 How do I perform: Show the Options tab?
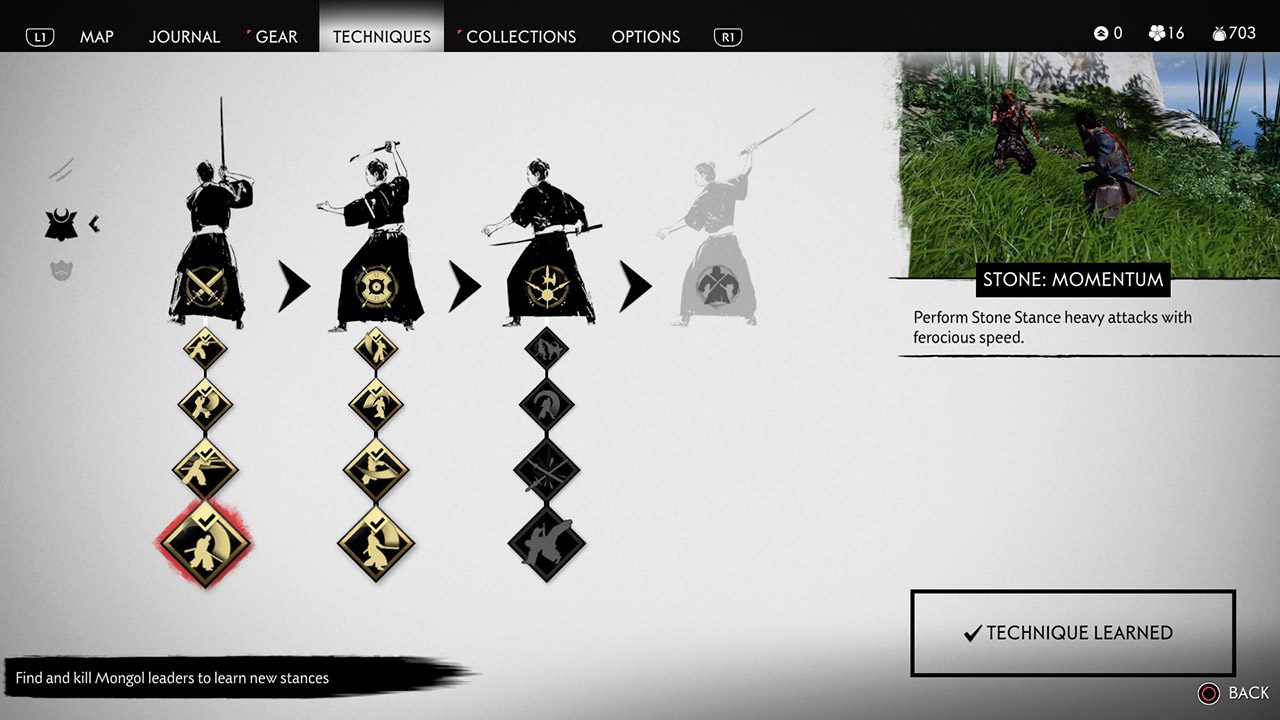(645, 37)
